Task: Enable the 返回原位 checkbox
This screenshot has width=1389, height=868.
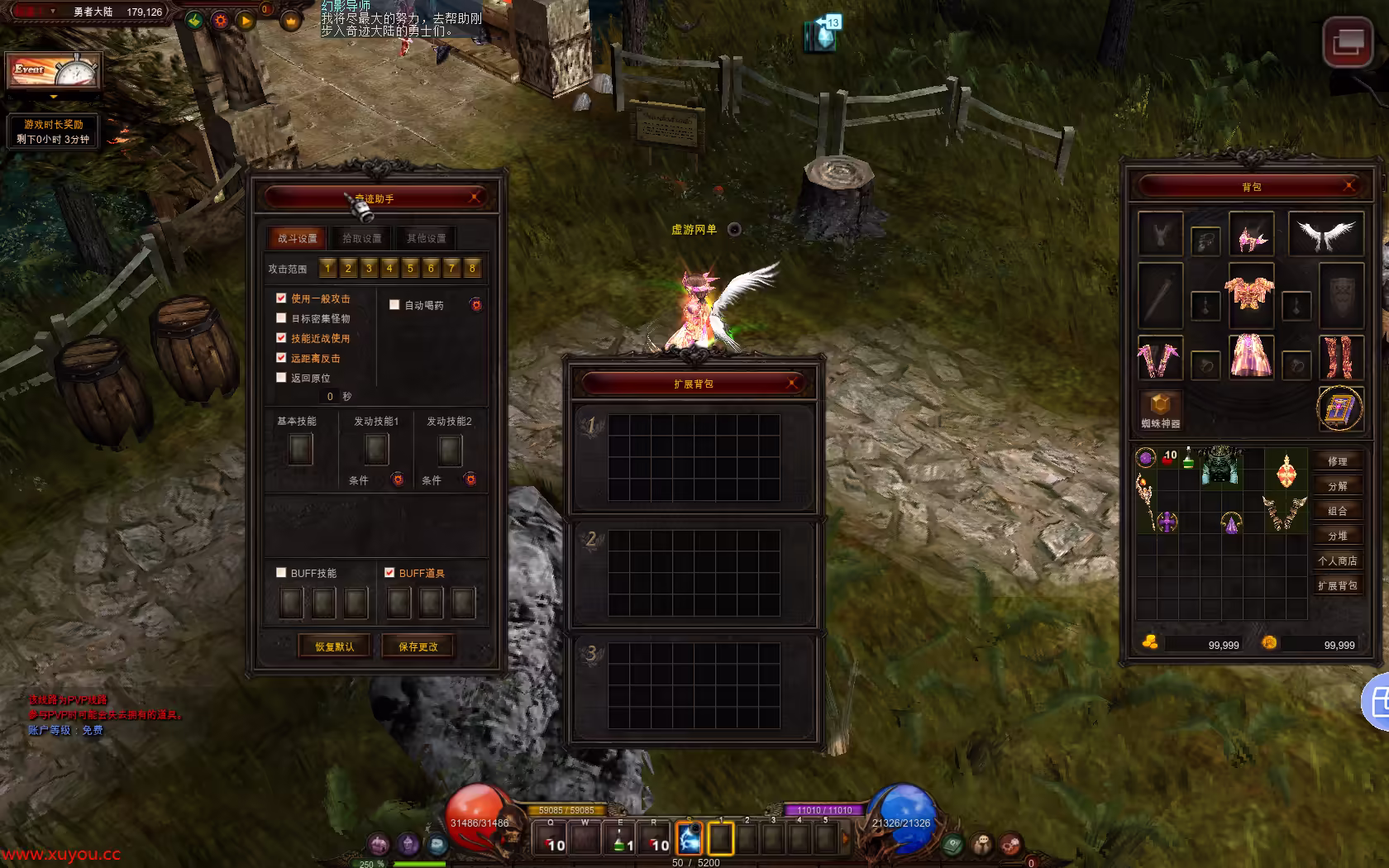Action: [x=281, y=378]
